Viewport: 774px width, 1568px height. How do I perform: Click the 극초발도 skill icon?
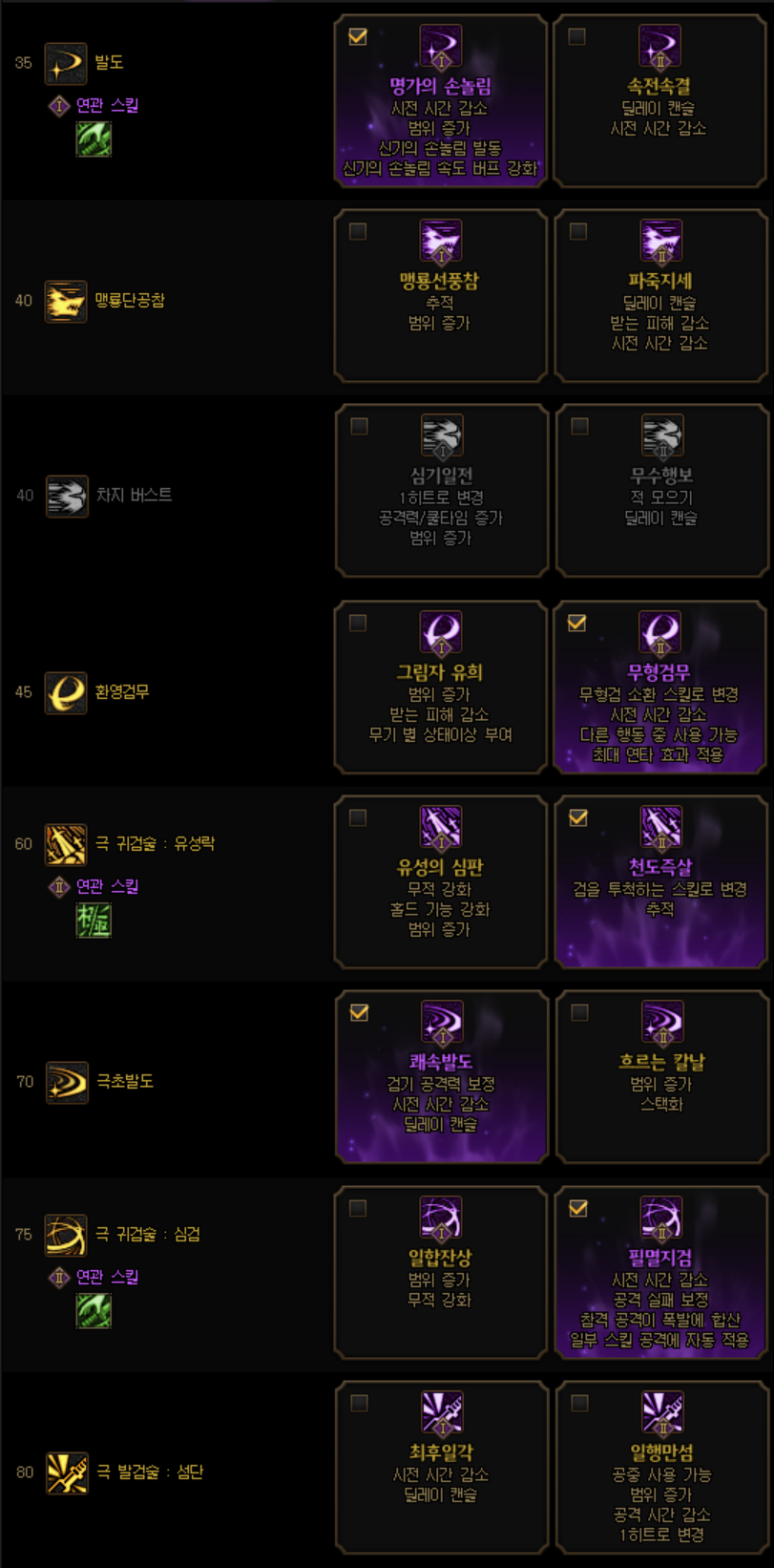click(67, 1083)
